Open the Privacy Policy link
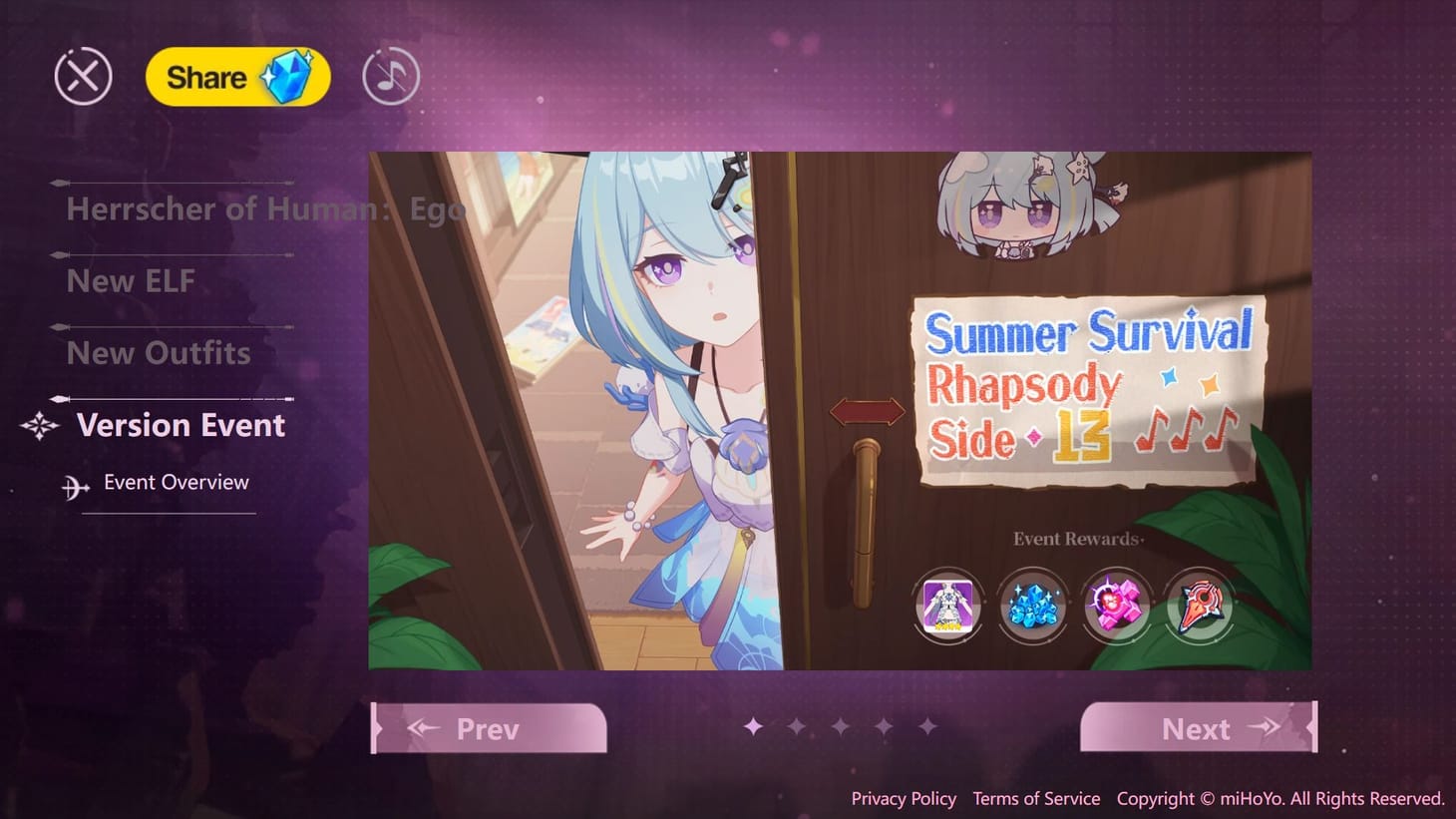The width and height of the screenshot is (1456, 819). (903, 798)
